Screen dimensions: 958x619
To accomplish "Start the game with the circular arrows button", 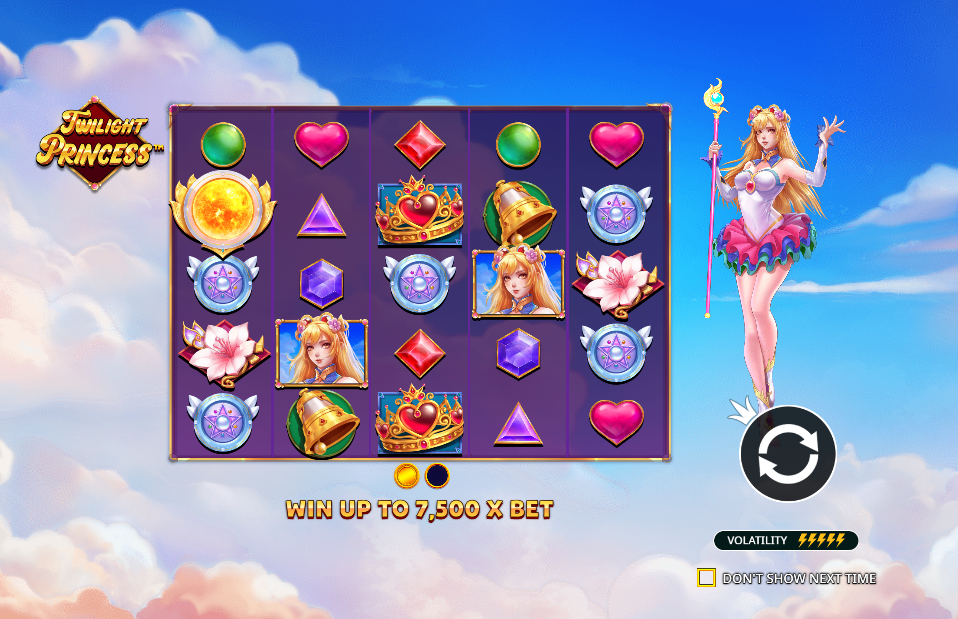I will point(787,454).
